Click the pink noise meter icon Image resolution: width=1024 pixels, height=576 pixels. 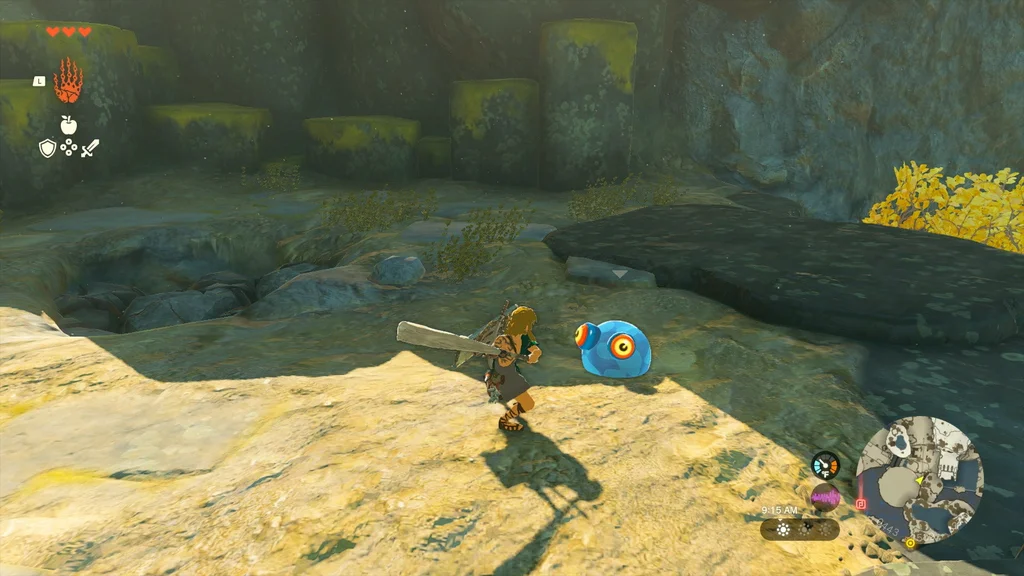(825, 497)
